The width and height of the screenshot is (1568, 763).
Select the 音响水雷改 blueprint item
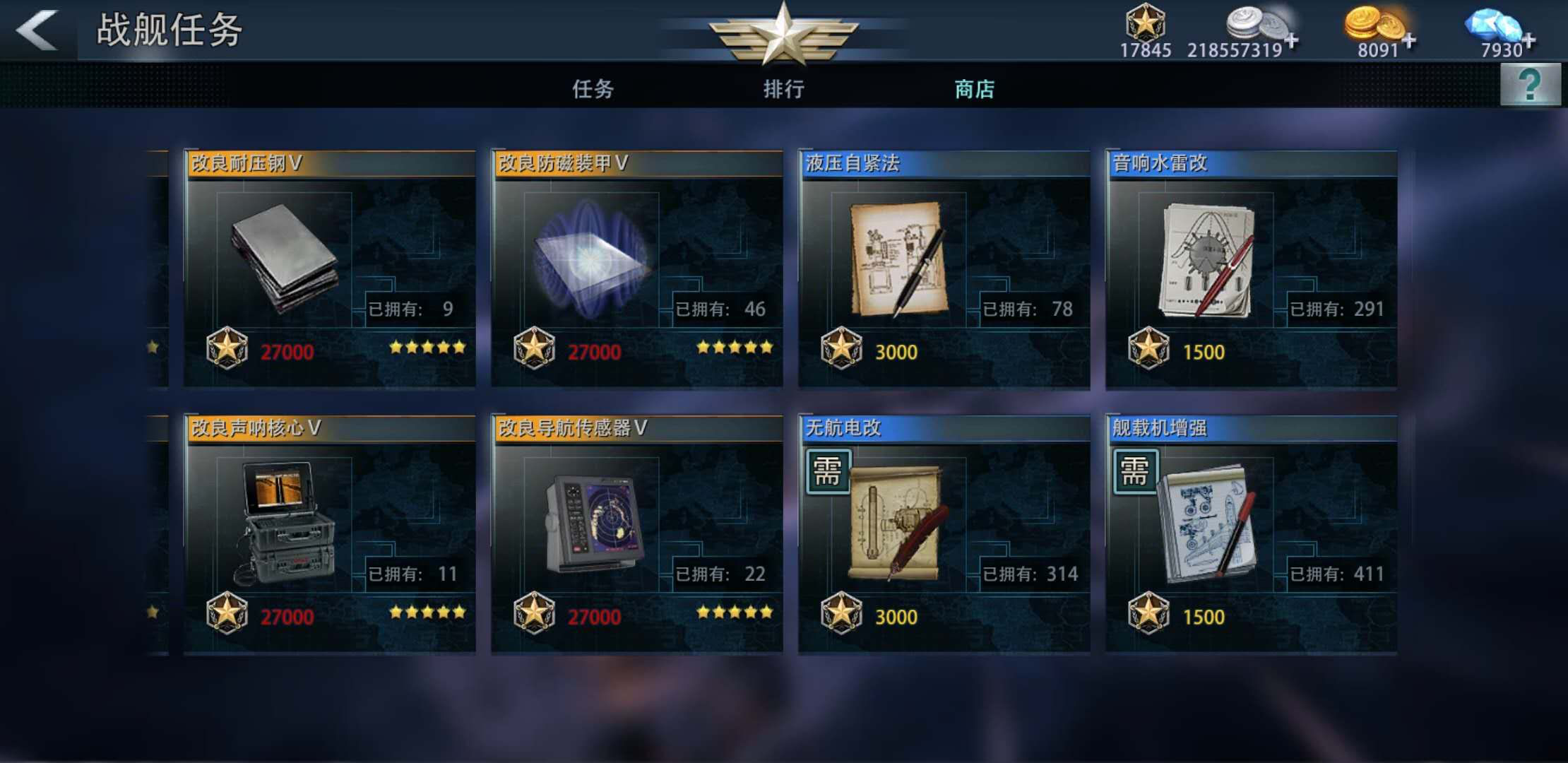pos(1251,268)
